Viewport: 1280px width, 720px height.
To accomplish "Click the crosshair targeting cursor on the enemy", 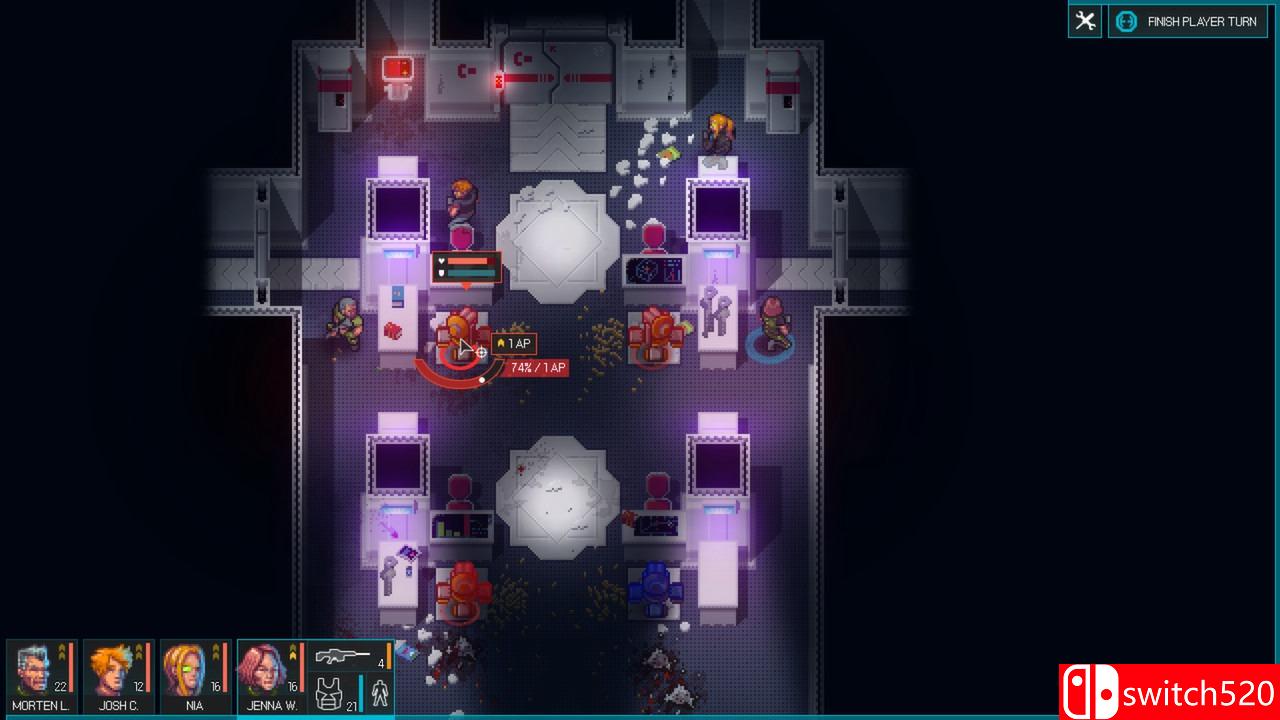I will click(480, 352).
